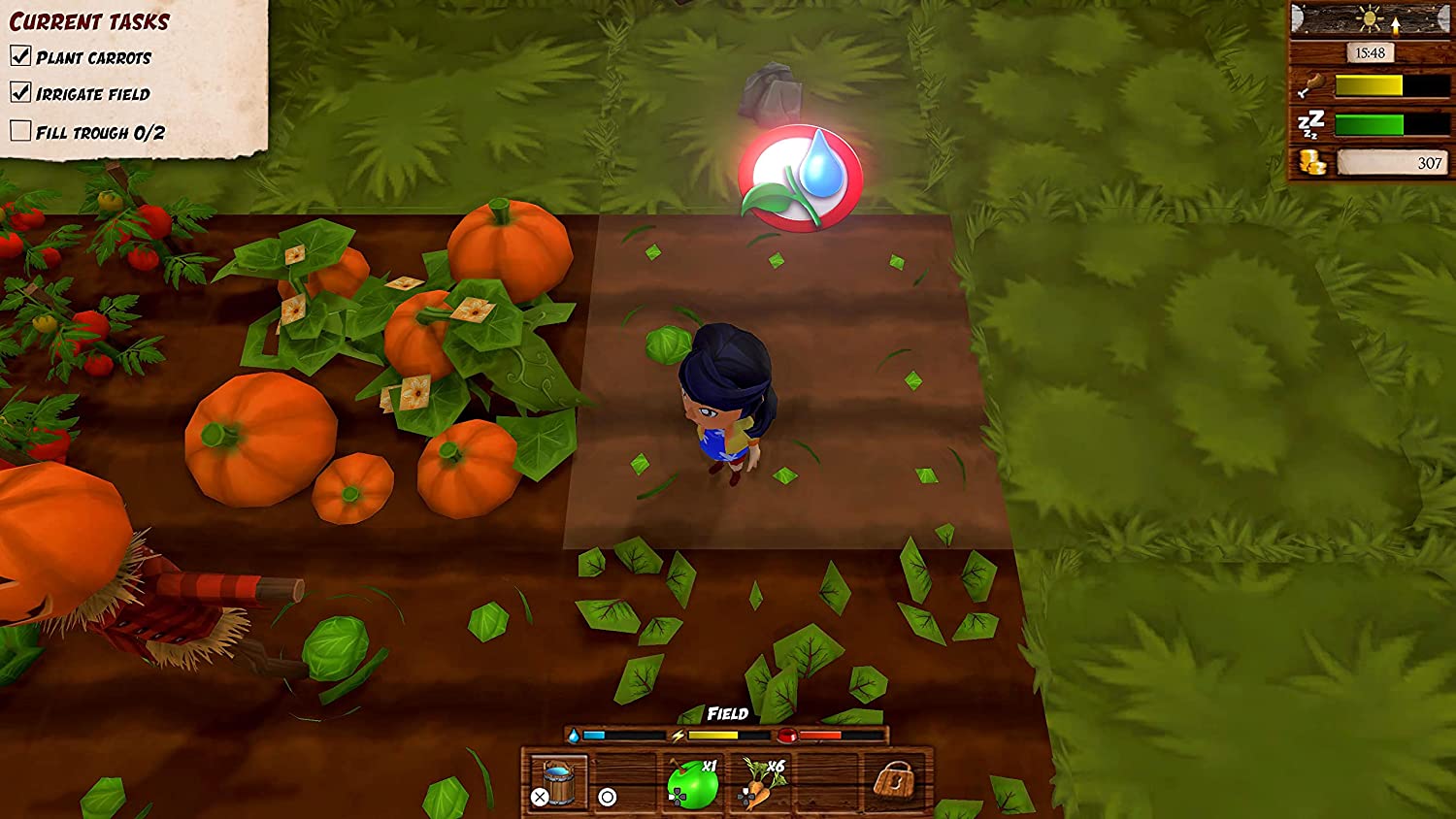Open the Current Tasks list header
This screenshot has height=819, width=1456.
click(x=89, y=21)
